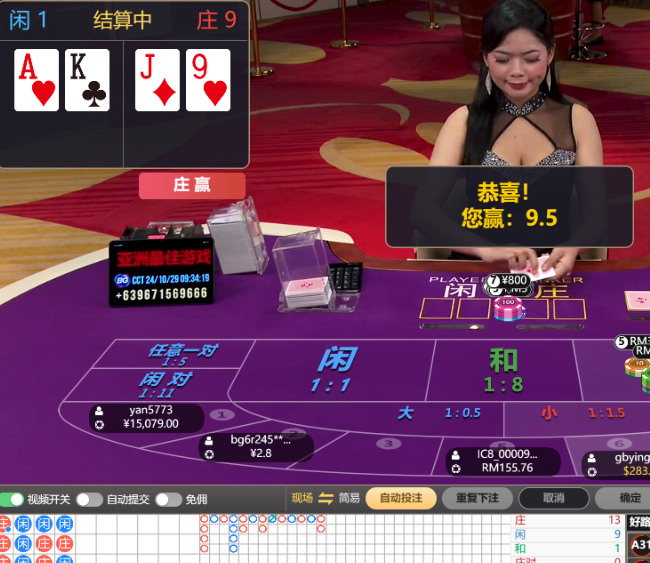Turn on the 免佣 commission-free toggle
This screenshot has width=650, height=563.
pos(167,499)
